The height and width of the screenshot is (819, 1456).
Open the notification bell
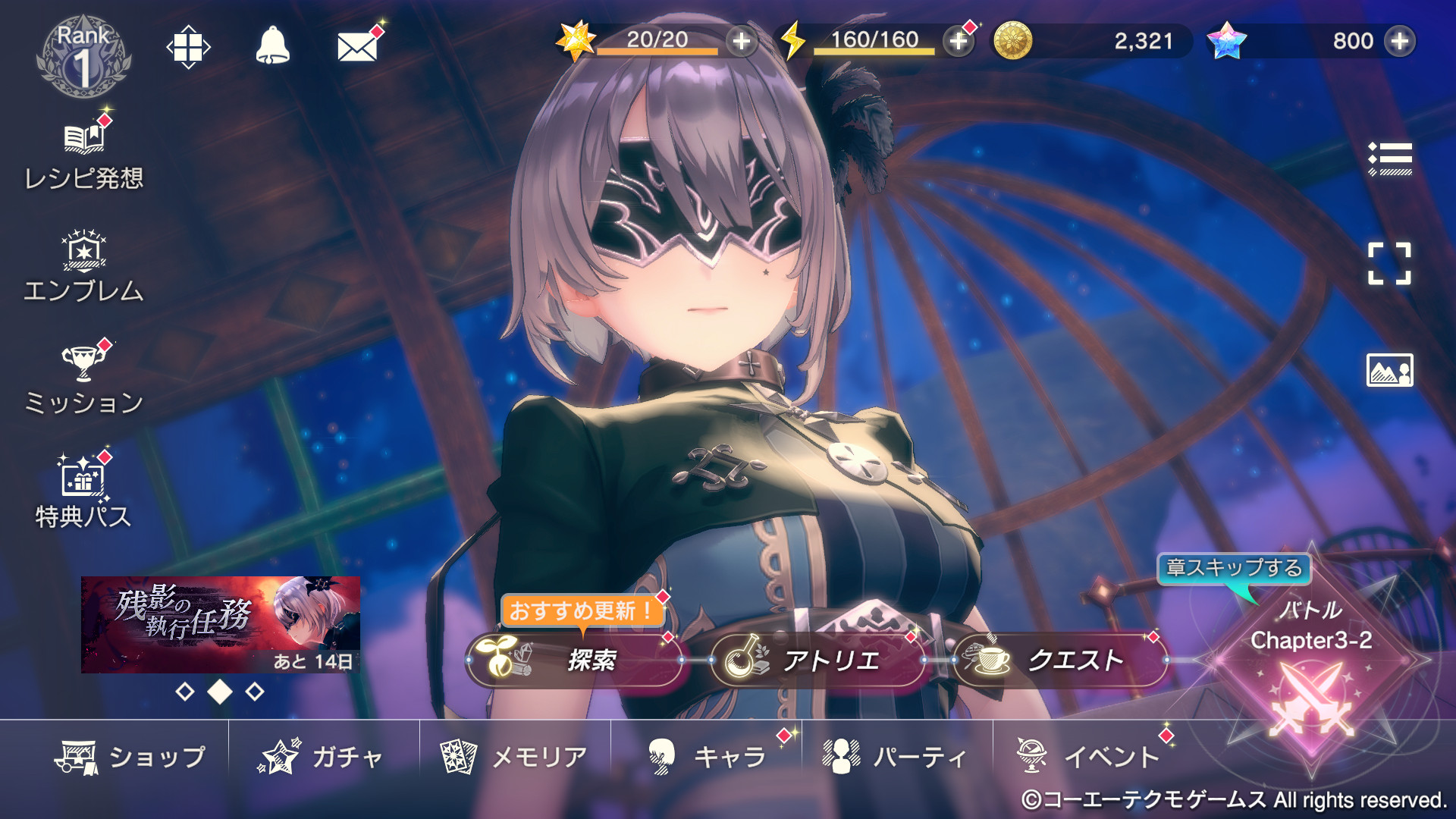click(272, 46)
